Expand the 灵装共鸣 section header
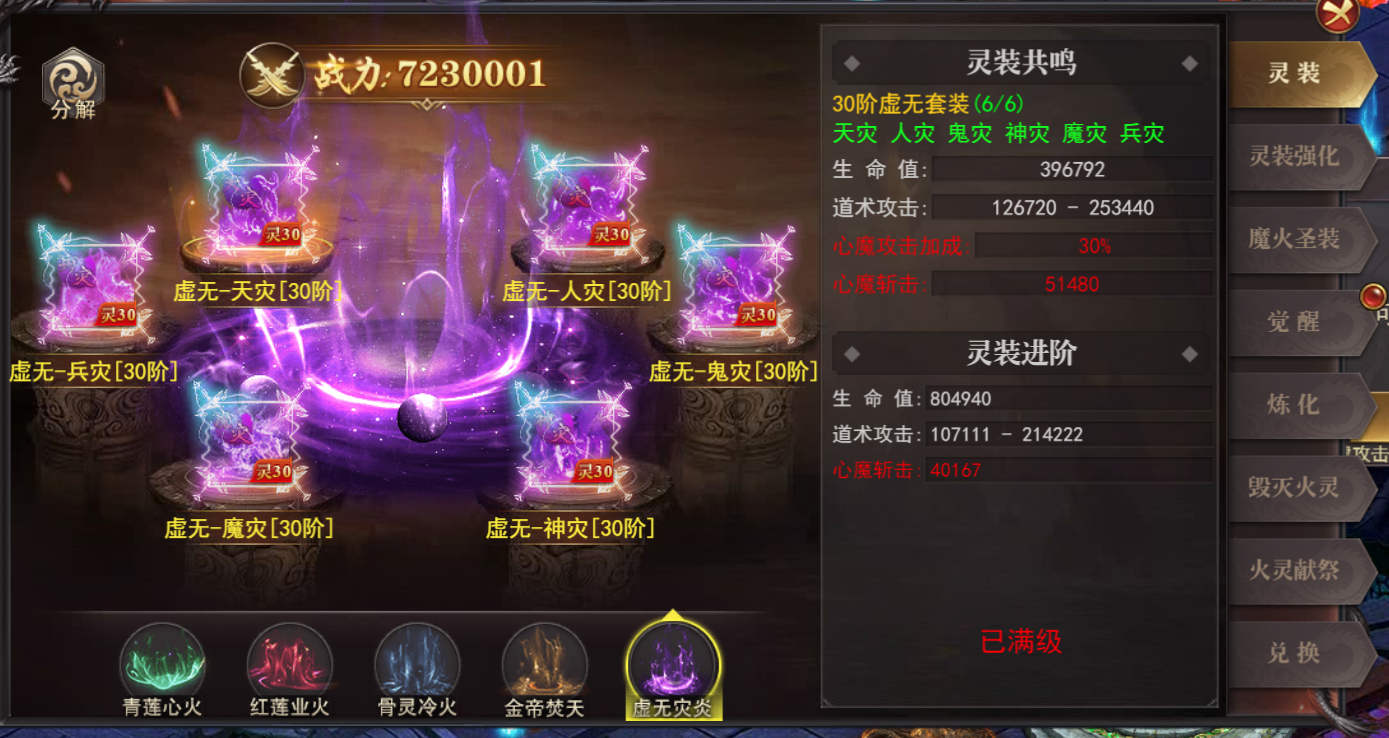The image size is (1389, 738). [1018, 62]
